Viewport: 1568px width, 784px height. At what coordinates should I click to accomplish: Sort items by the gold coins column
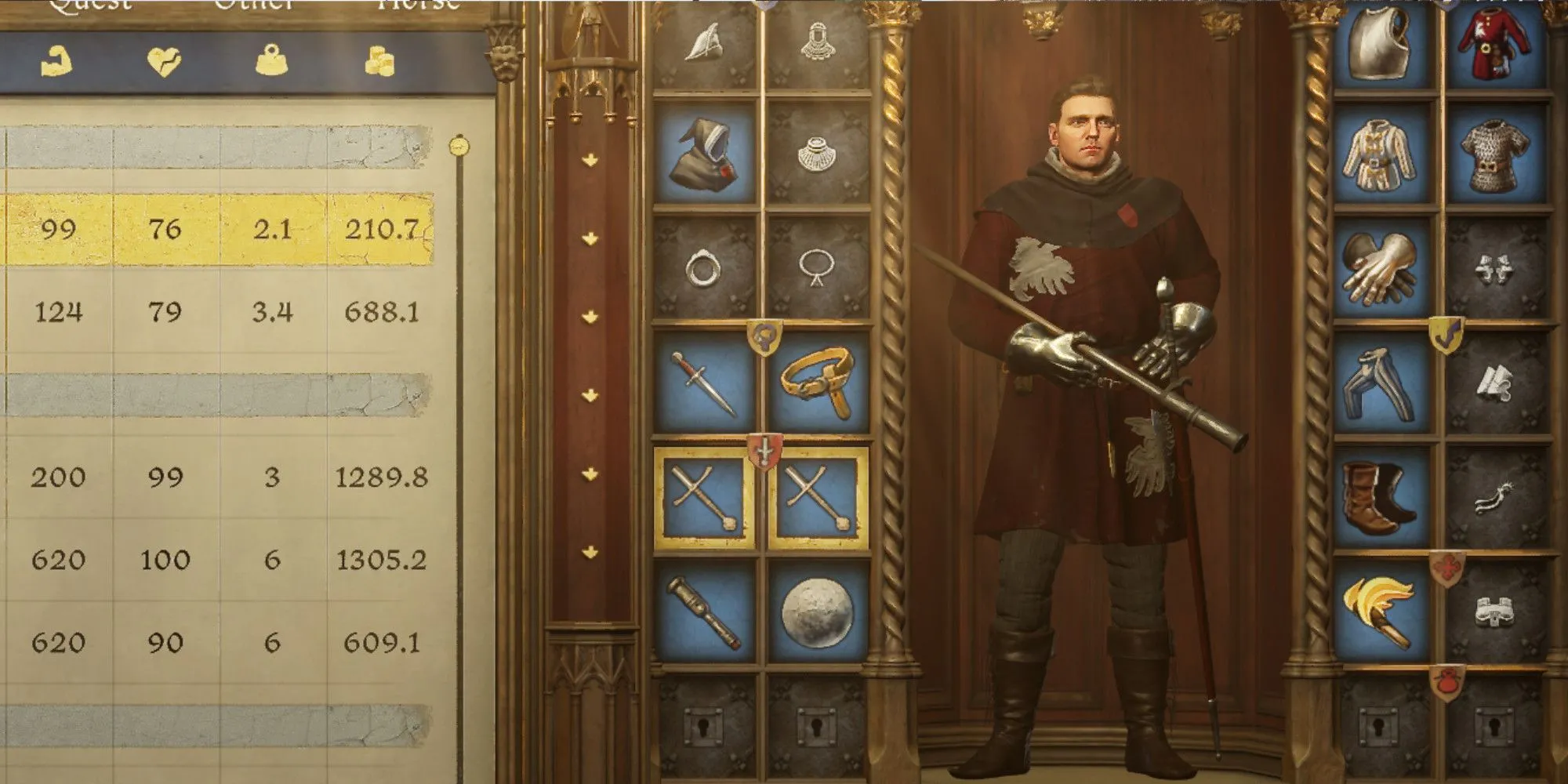(x=379, y=61)
